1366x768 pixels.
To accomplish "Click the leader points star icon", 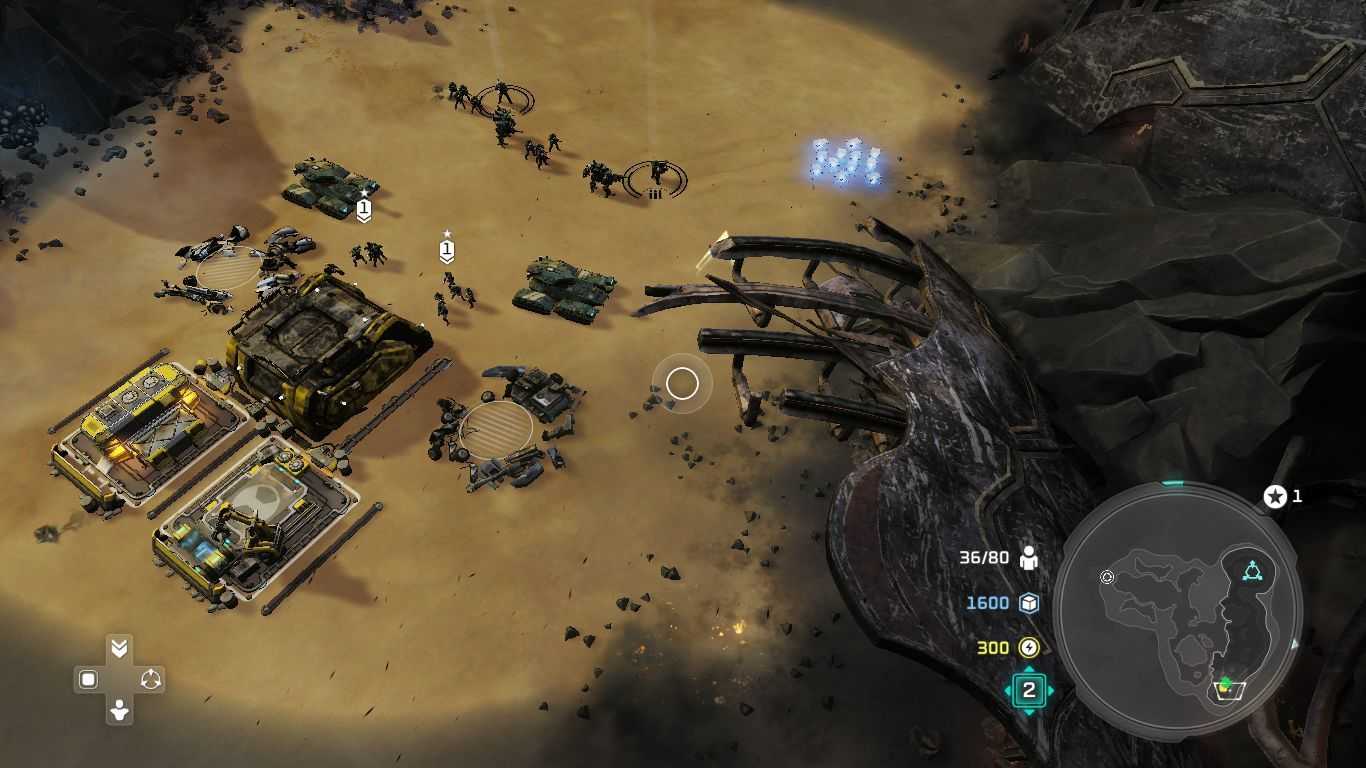I will coord(1275,496).
